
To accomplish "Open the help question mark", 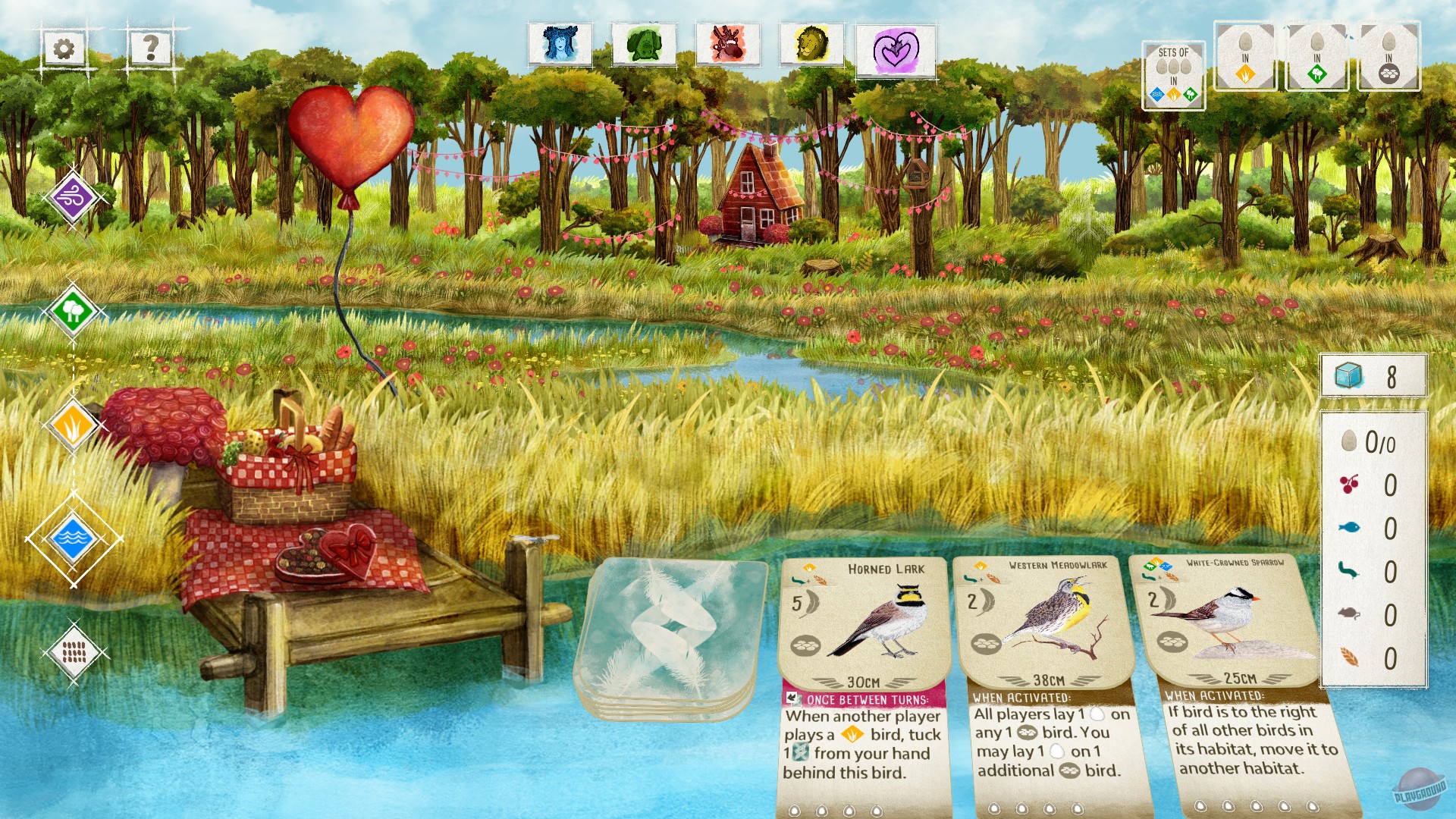I will 149,49.
